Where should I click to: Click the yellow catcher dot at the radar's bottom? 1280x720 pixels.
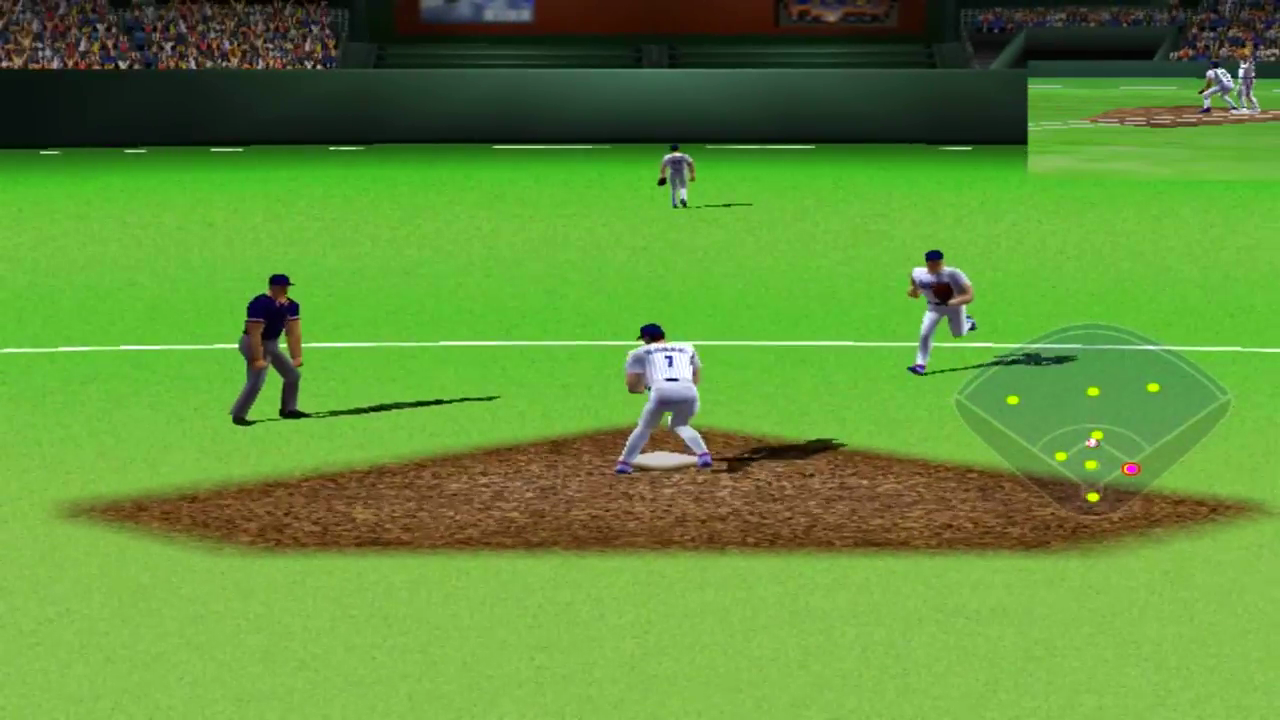1092,496
